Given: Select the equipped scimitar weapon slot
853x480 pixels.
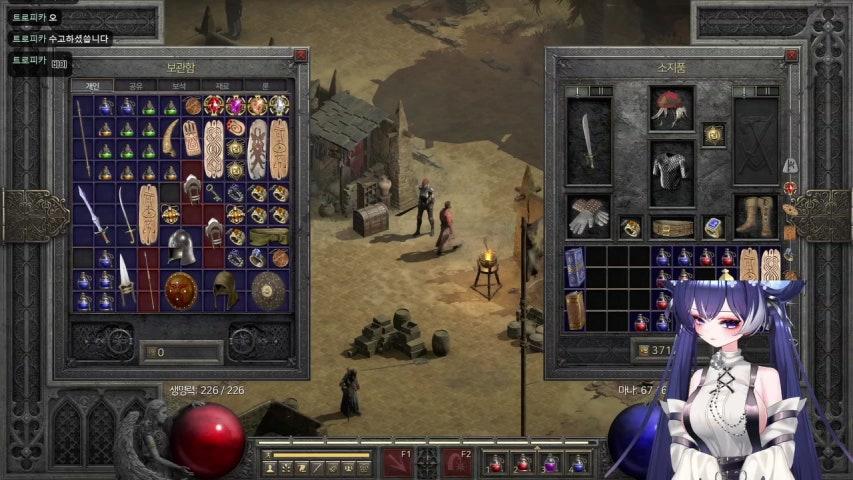Looking at the screenshot, I should (x=589, y=141).
